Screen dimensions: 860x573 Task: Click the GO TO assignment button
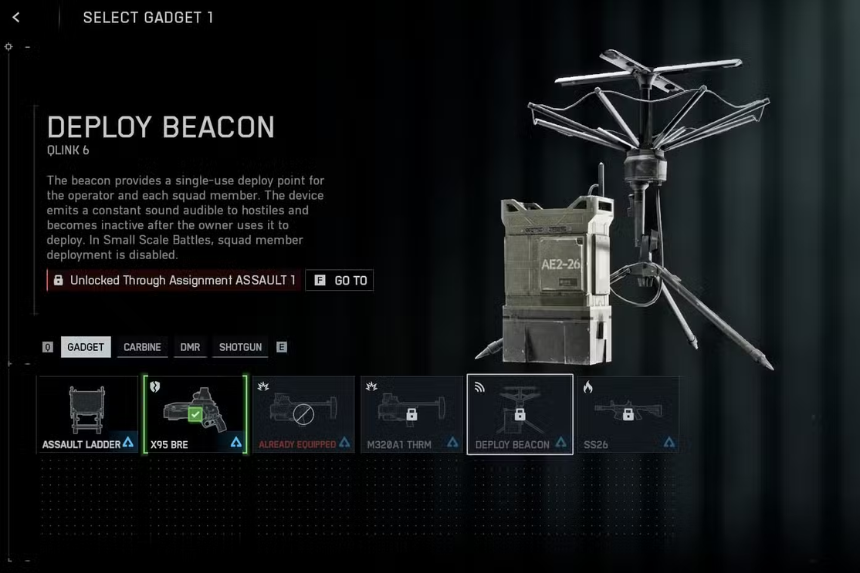click(x=339, y=281)
